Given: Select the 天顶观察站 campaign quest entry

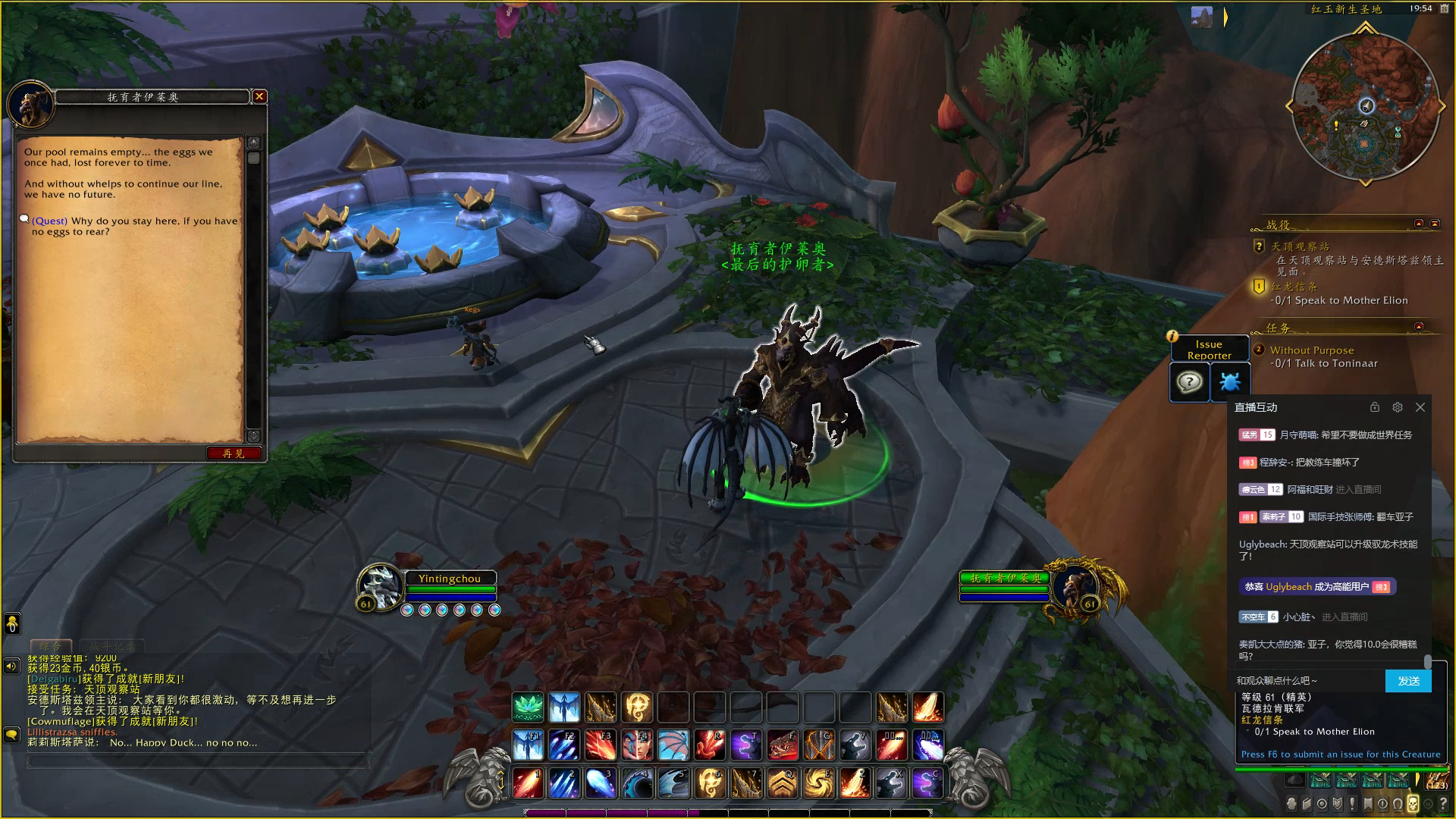Looking at the screenshot, I should coord(1299,246).
